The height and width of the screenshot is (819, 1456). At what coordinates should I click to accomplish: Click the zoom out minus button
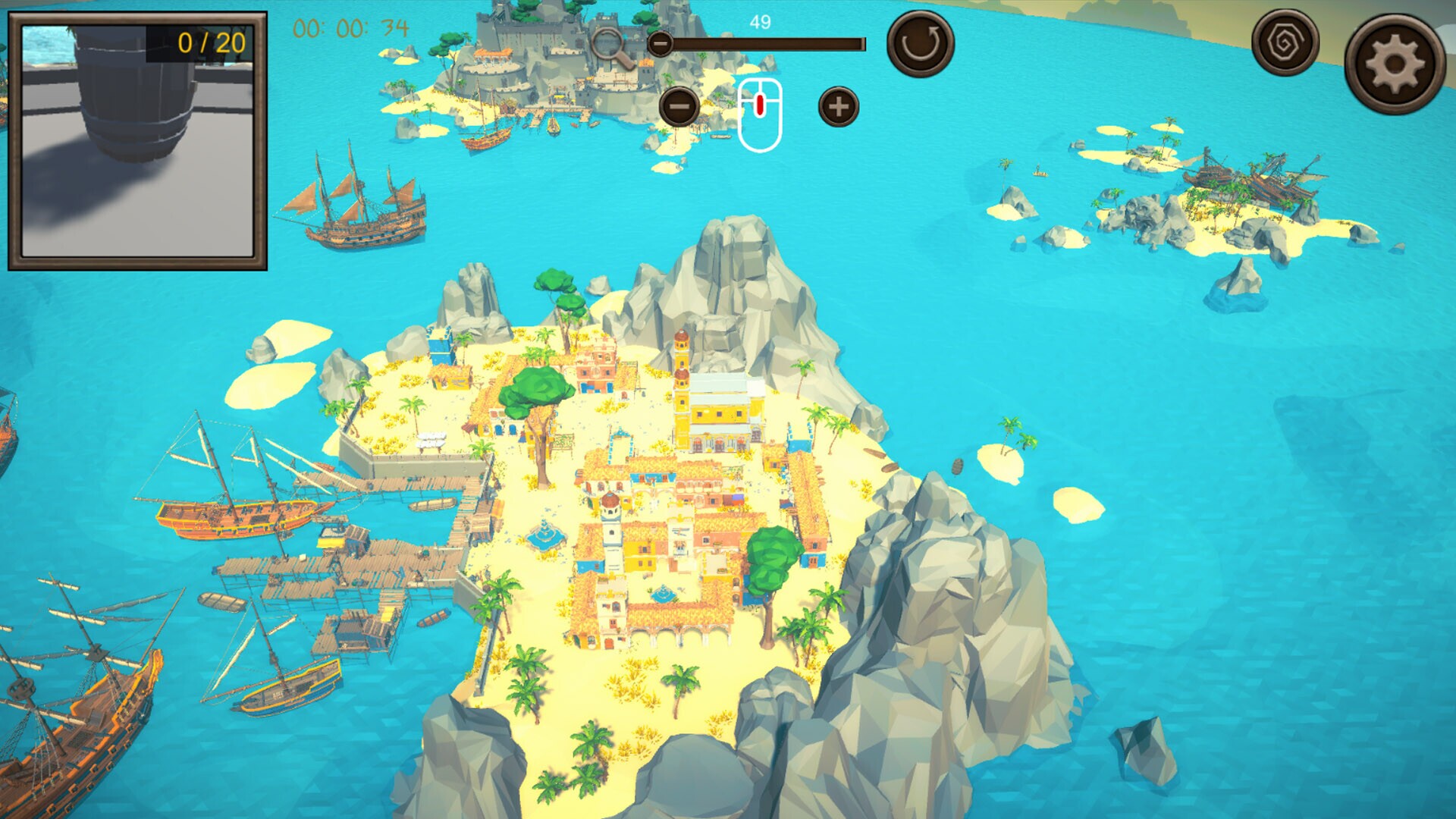(679, 106)
